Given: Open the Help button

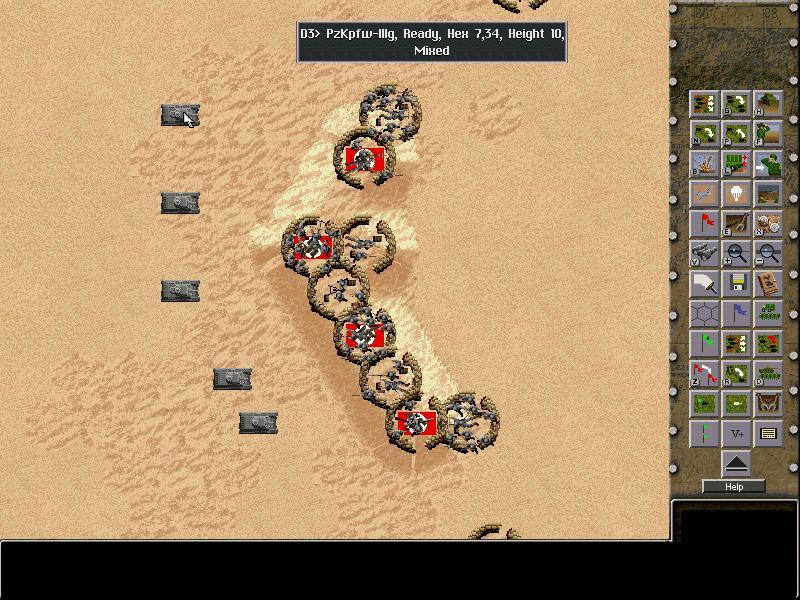Looking at the screenshot, I should pyautogui.click(x=734, y=487).
